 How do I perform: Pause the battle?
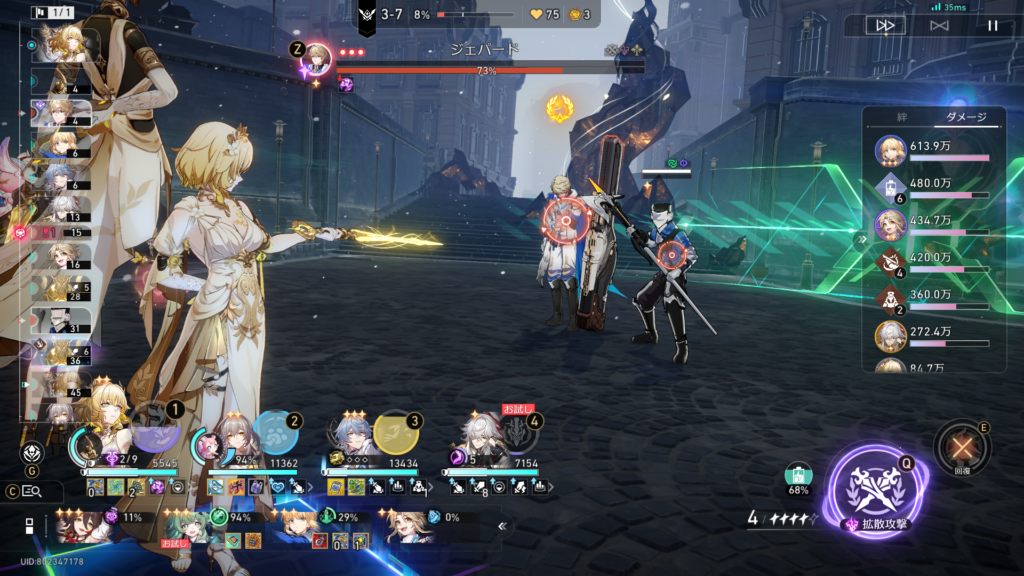[993, 25]
